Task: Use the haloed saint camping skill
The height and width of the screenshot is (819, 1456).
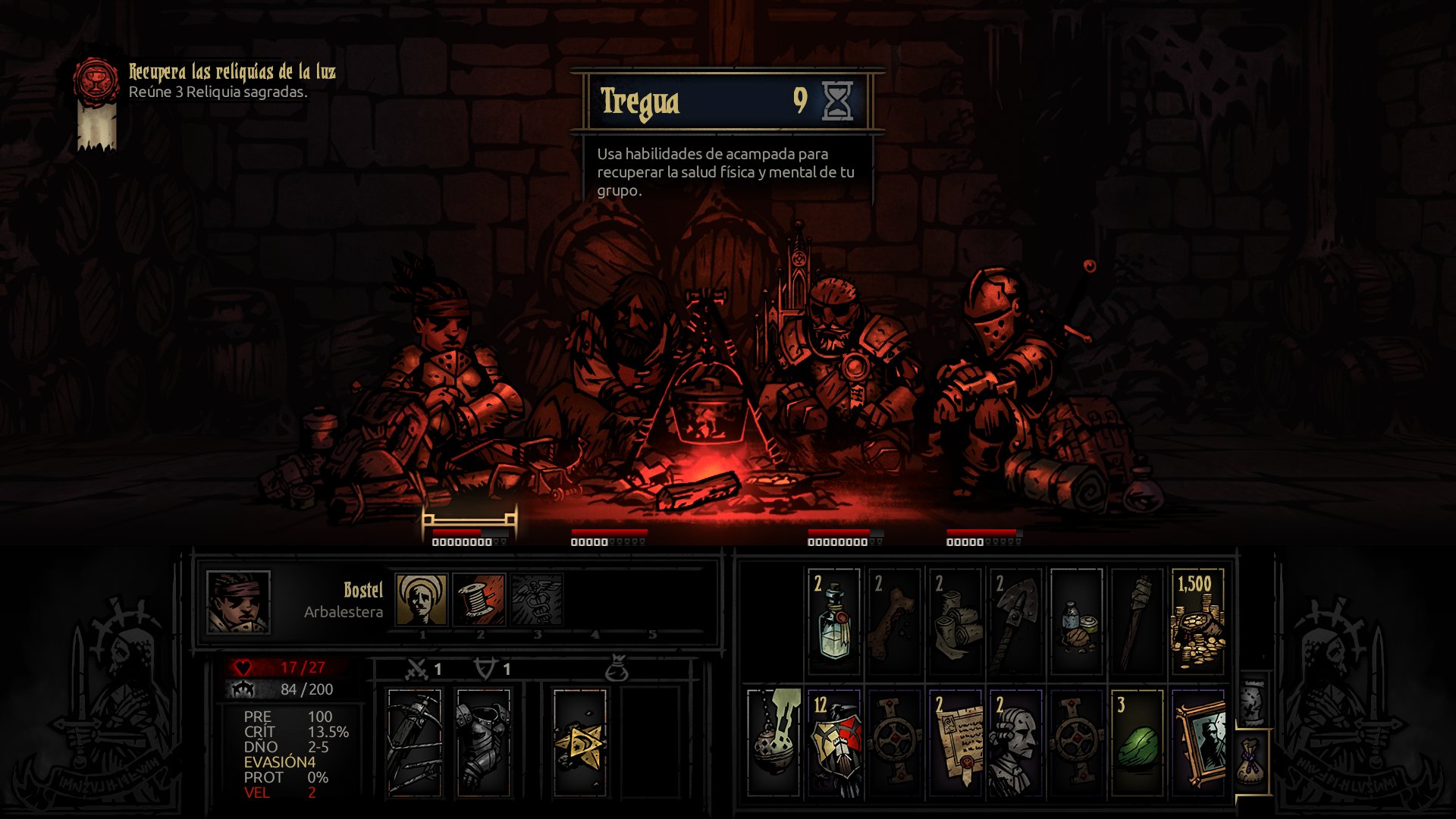Action: (421, 599)
